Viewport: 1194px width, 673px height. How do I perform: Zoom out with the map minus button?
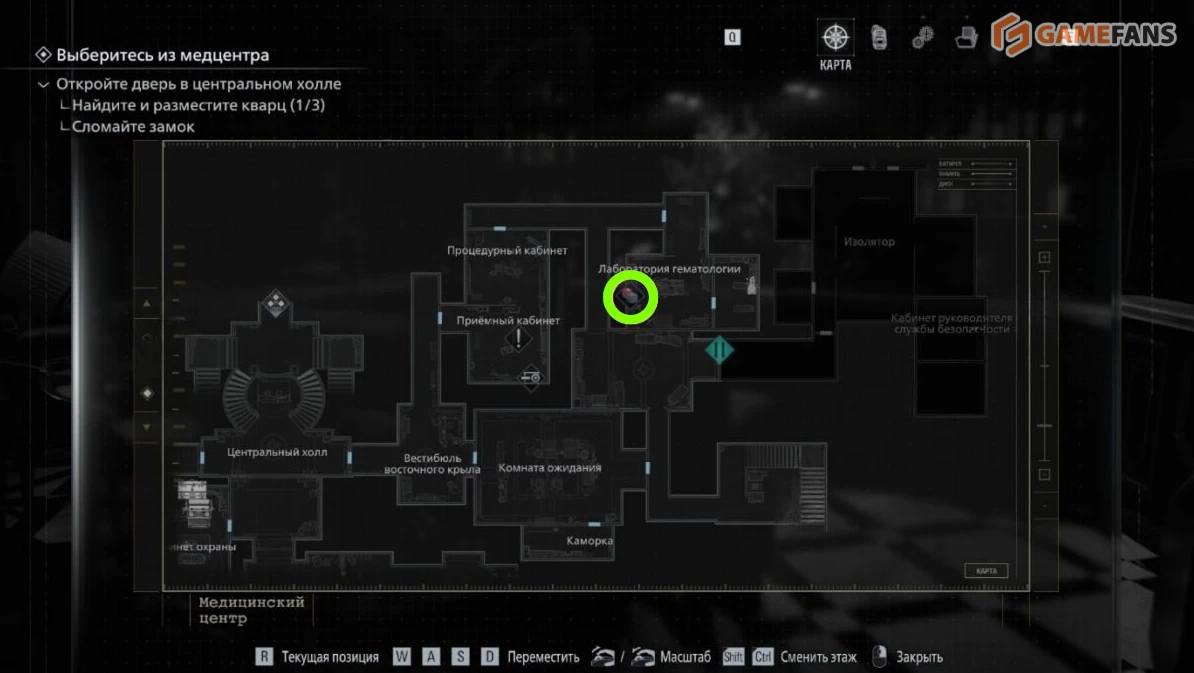point(1044,474)
